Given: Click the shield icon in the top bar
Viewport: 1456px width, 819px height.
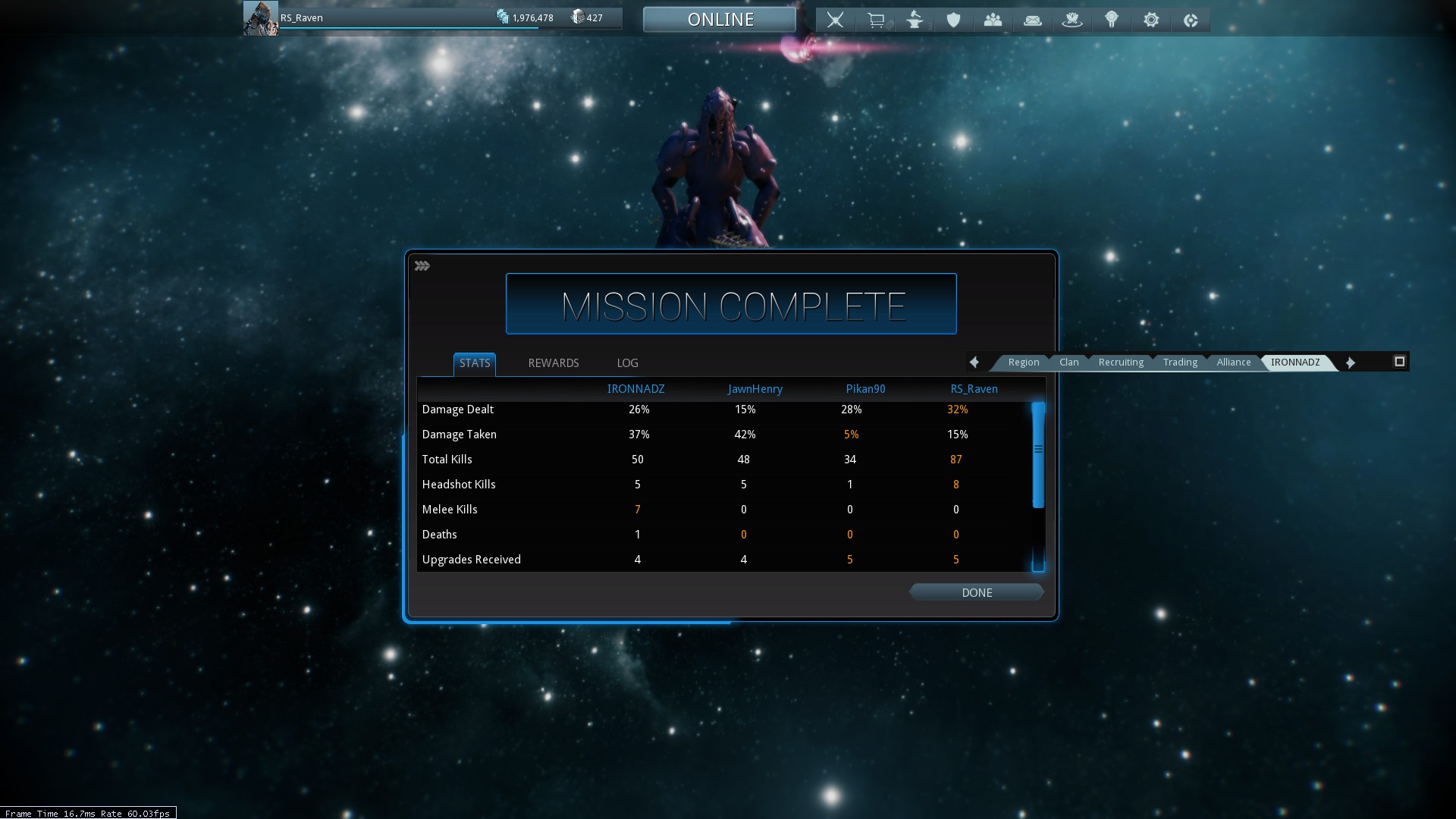Looking at the screenshot, I should [x=953, y=20].
